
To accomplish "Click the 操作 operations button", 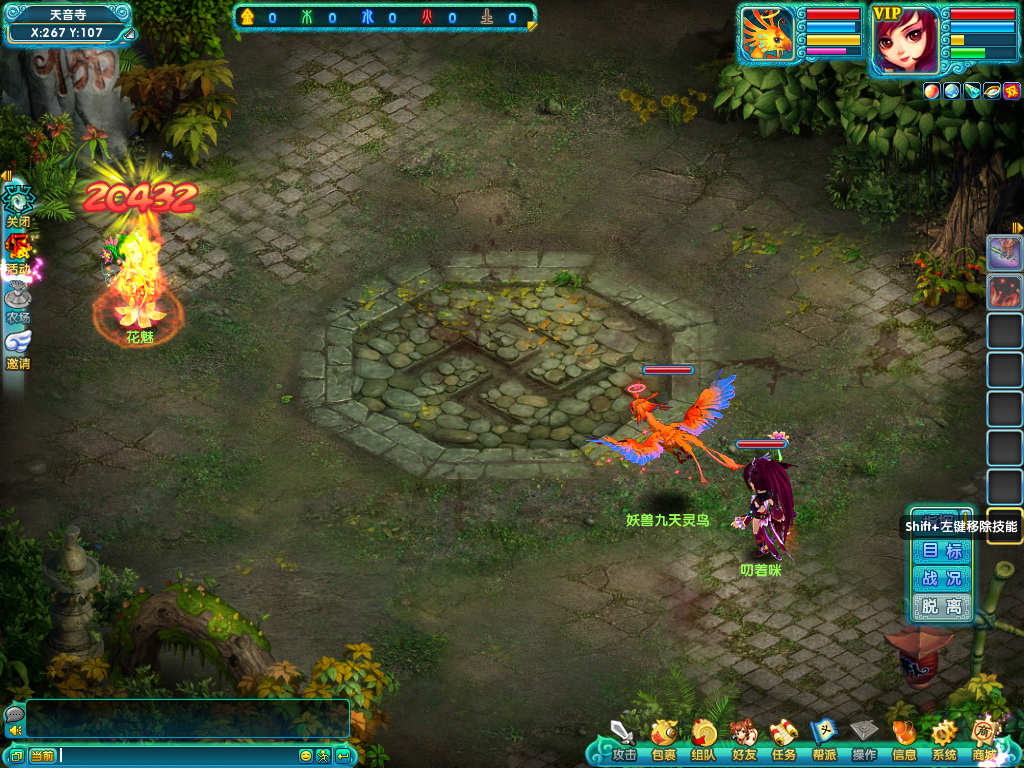I will [x=864, y=738].
